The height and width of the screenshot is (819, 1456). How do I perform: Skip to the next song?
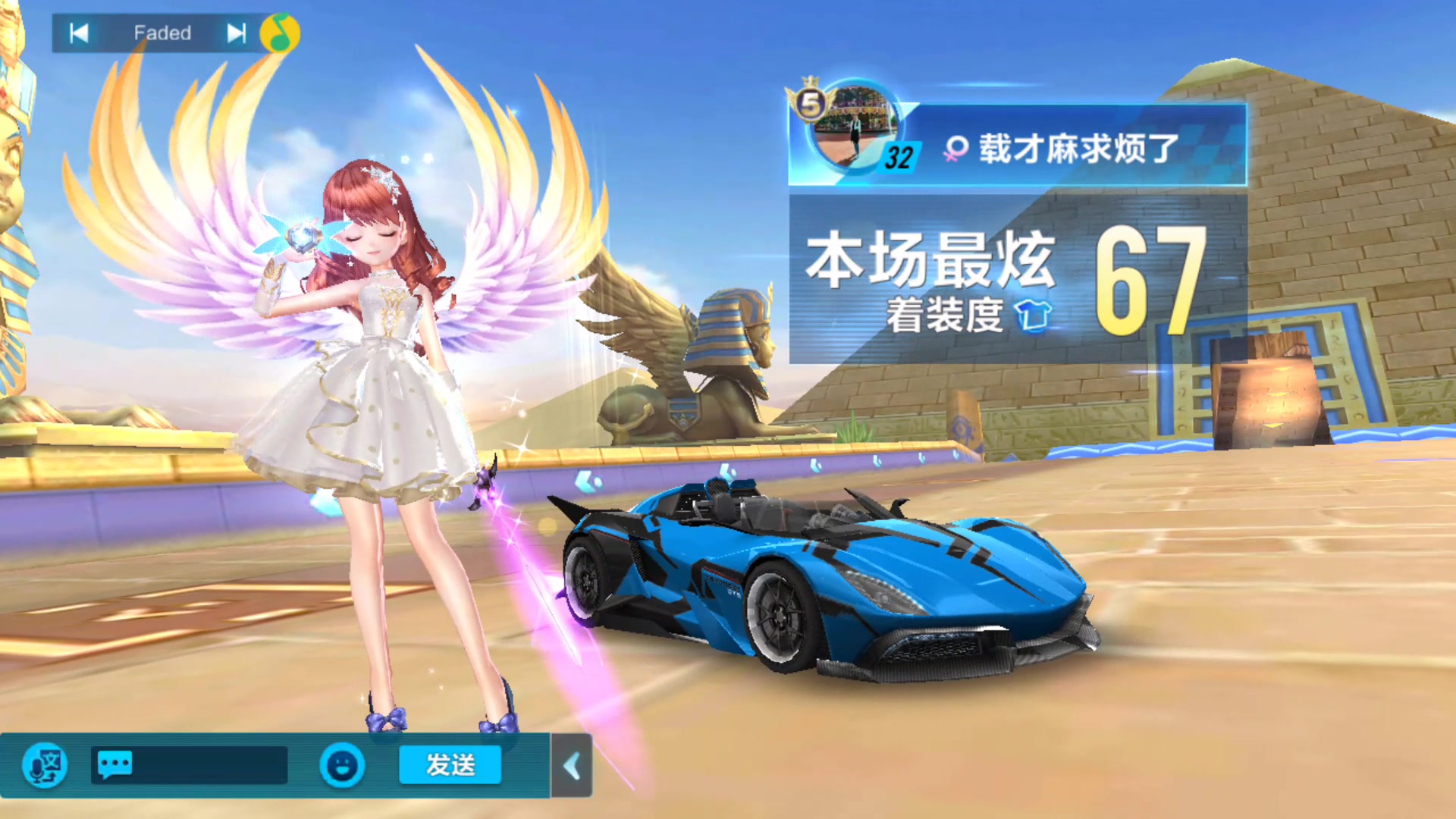point(235,33)
